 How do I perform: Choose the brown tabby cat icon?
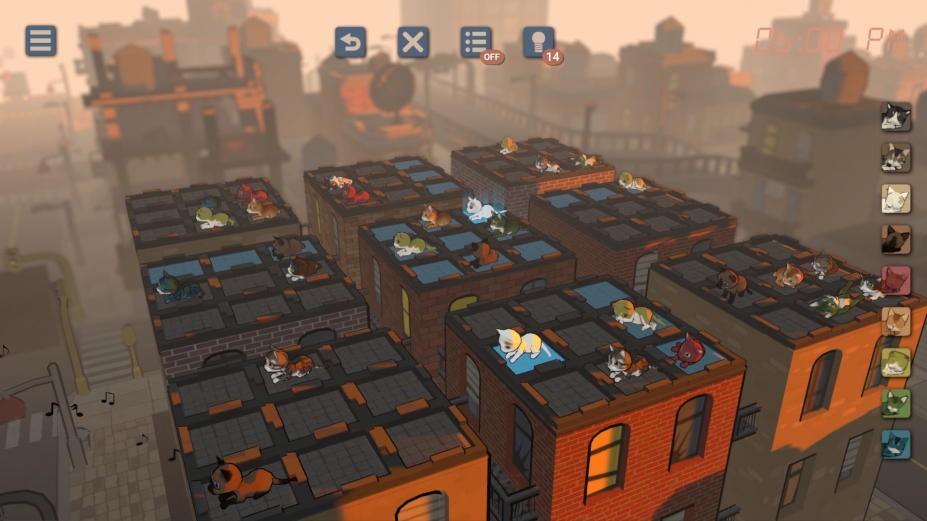pyautogui.click(x=895, y=158)
